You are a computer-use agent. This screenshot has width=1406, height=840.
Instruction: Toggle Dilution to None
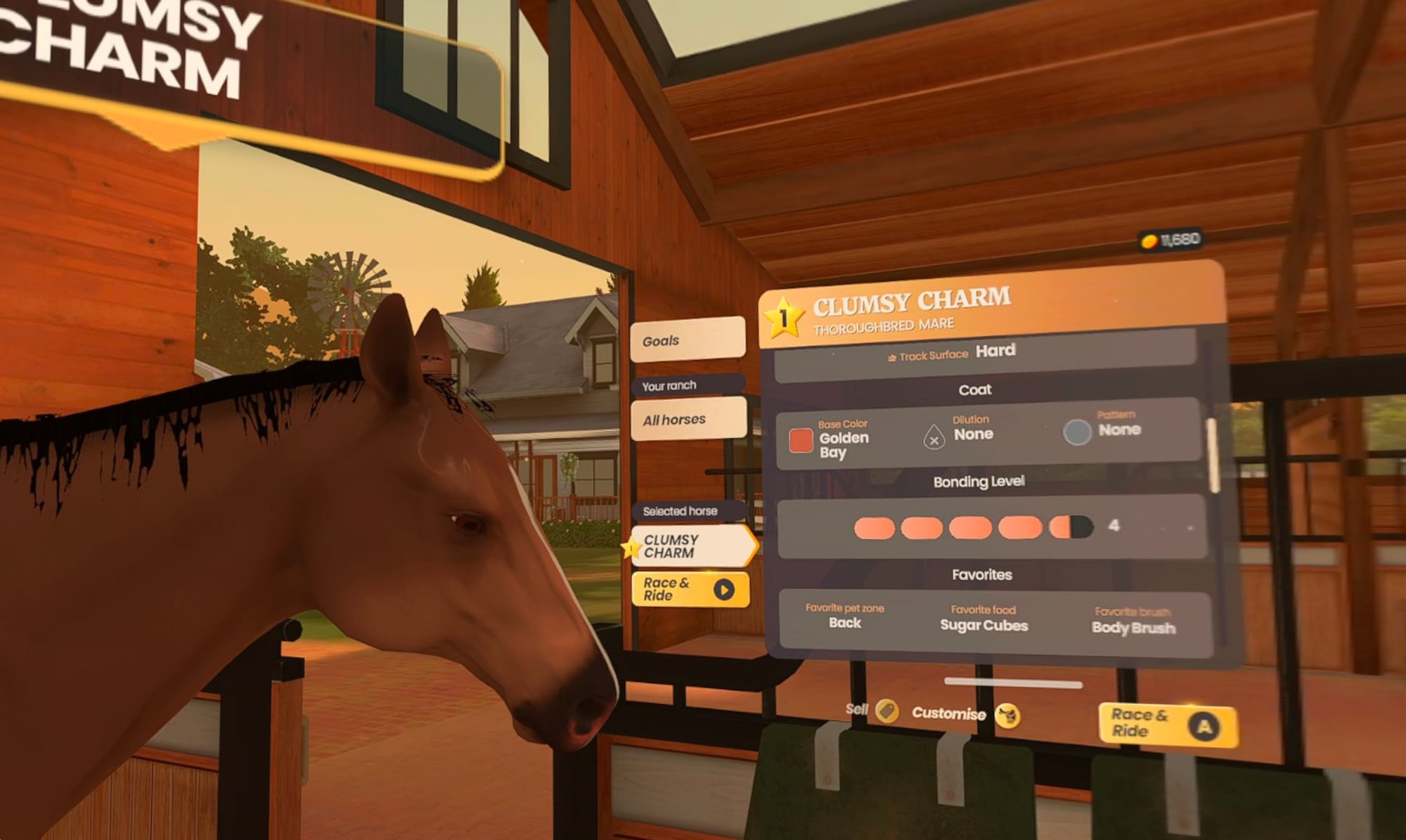975,434
